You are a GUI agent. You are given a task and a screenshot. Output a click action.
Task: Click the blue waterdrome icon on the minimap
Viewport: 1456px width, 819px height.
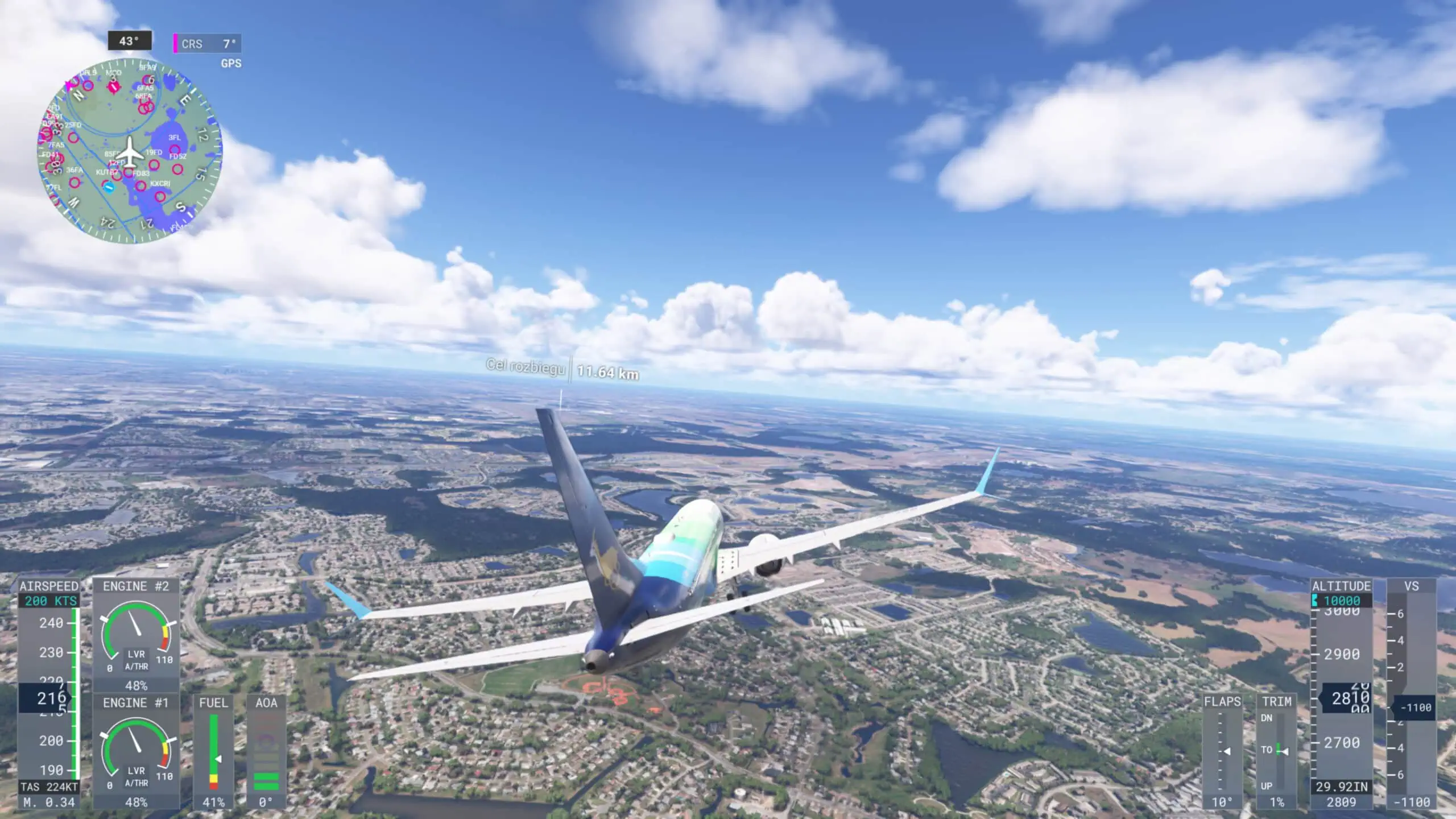(x=109, y=187)
